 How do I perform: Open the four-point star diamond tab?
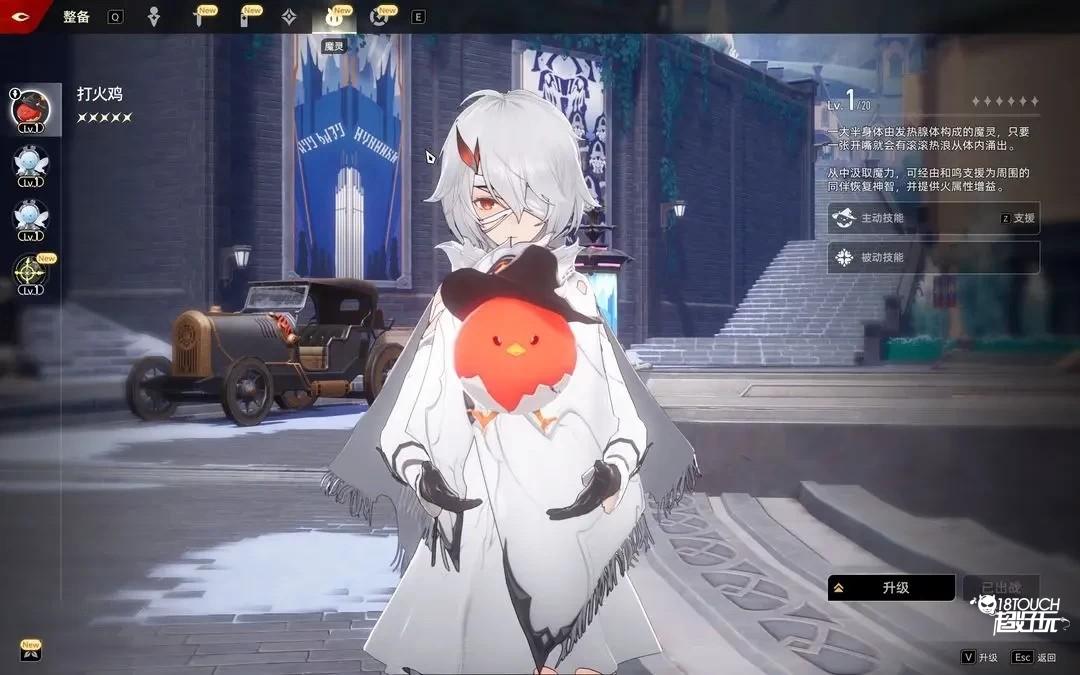[x=288, y=17]
